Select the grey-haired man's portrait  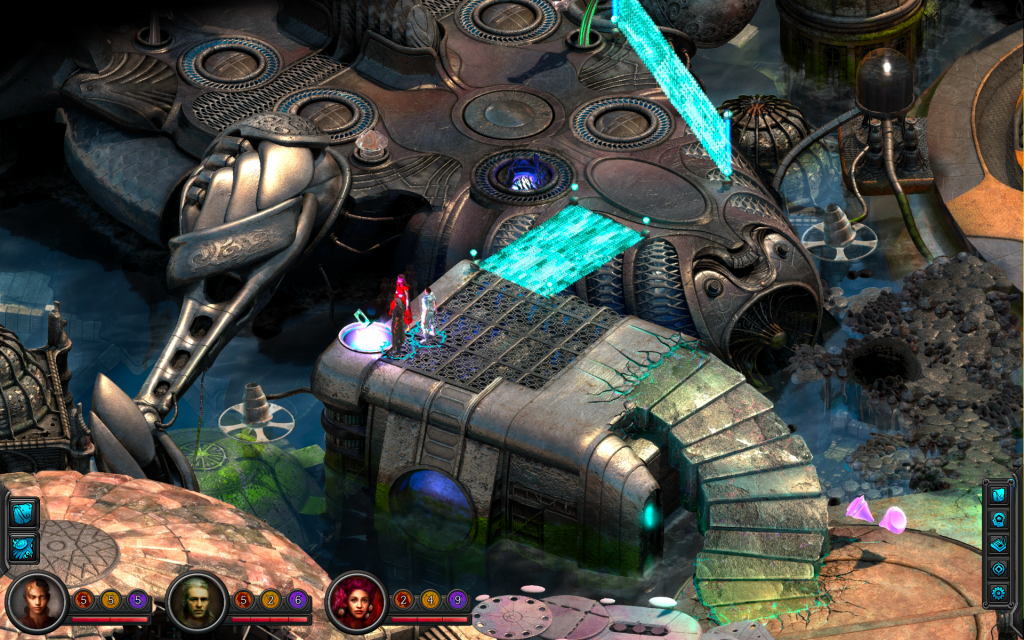[196, 600]
